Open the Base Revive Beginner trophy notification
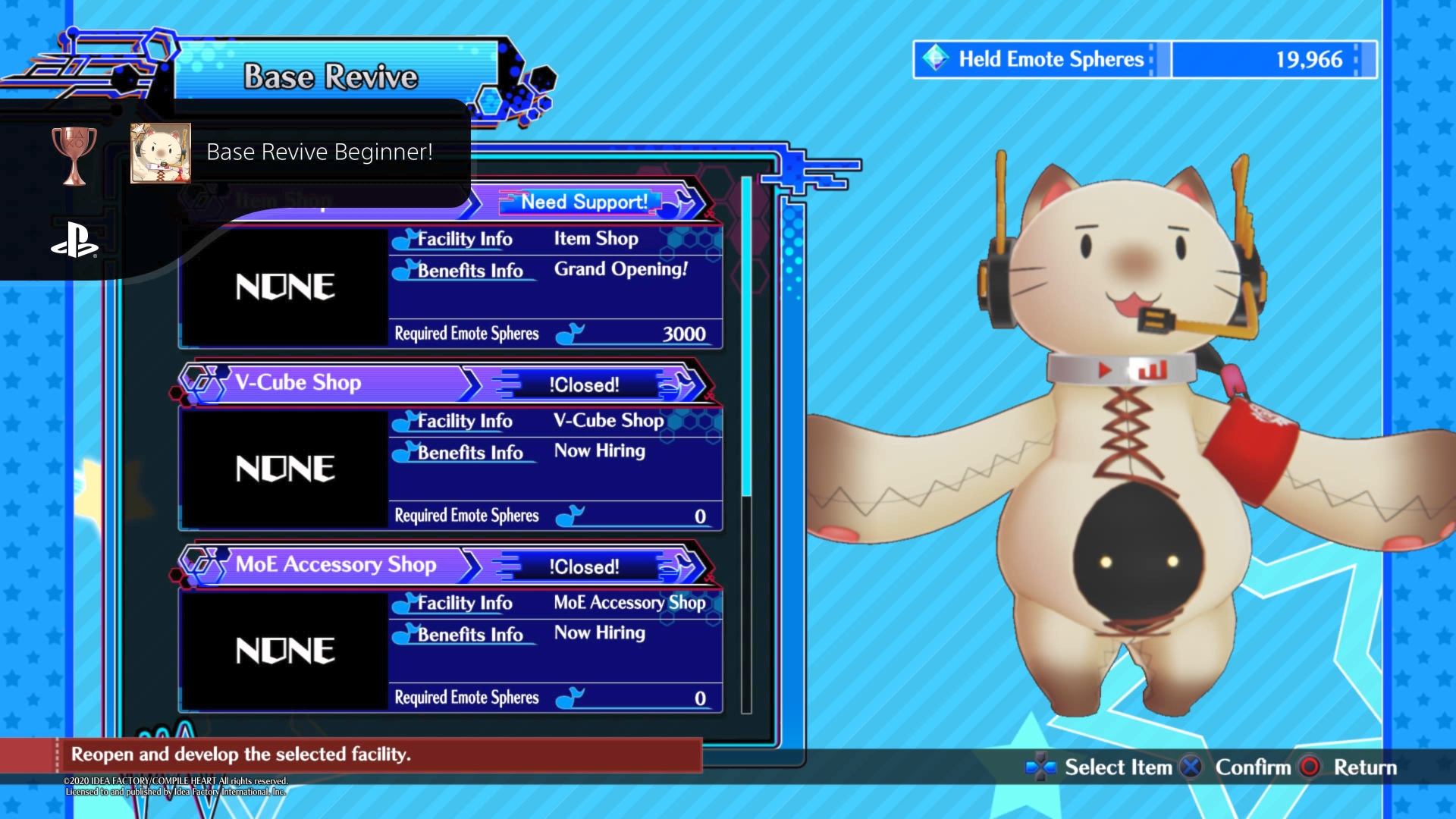Screen dimensions: 1456x819 pyautogui.click(x=318, y=152)
